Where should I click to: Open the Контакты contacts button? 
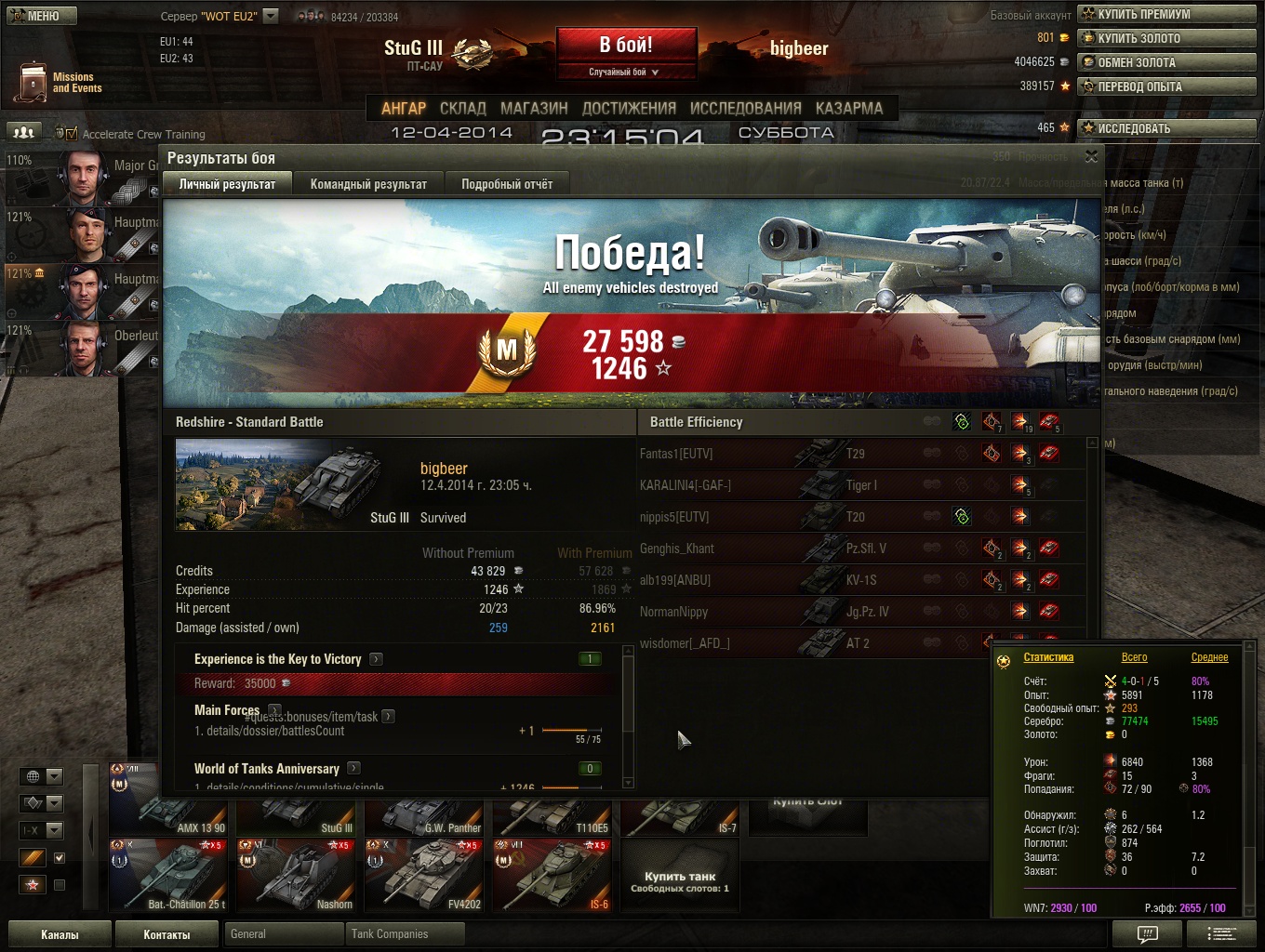(x=166, y=934)
